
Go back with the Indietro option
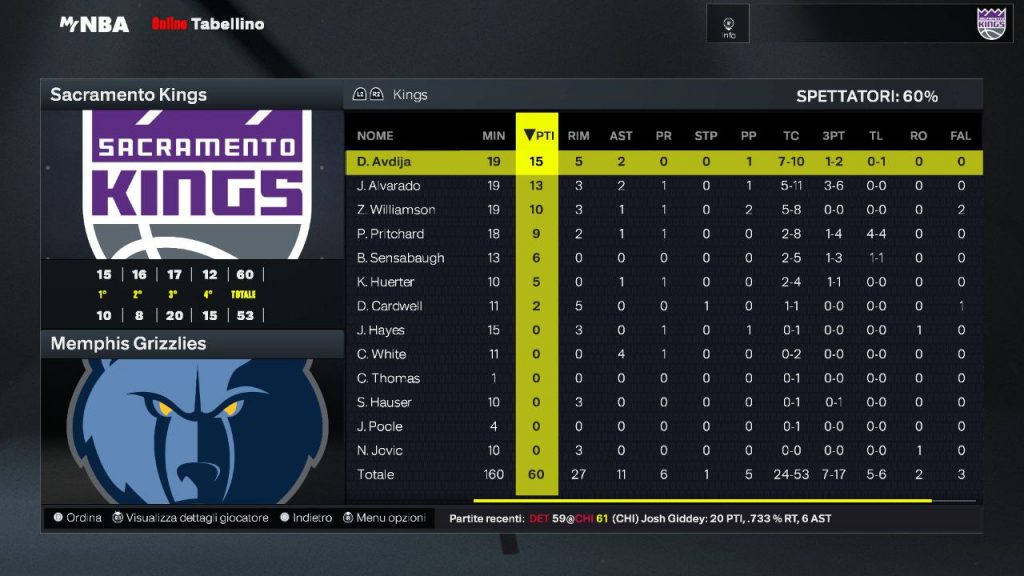[x=306, y=518]
